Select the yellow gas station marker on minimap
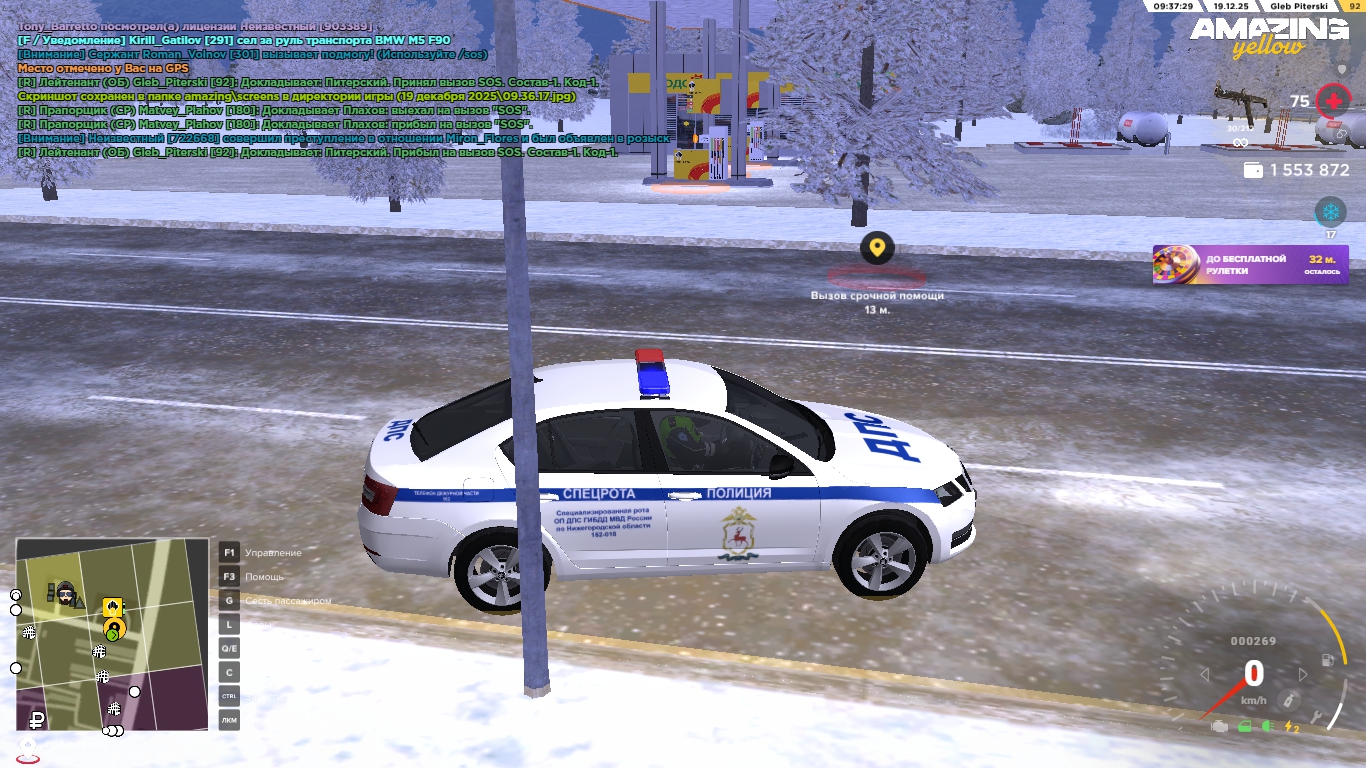This screenshot has width=1366, height=768. click(x=112, y=607)
